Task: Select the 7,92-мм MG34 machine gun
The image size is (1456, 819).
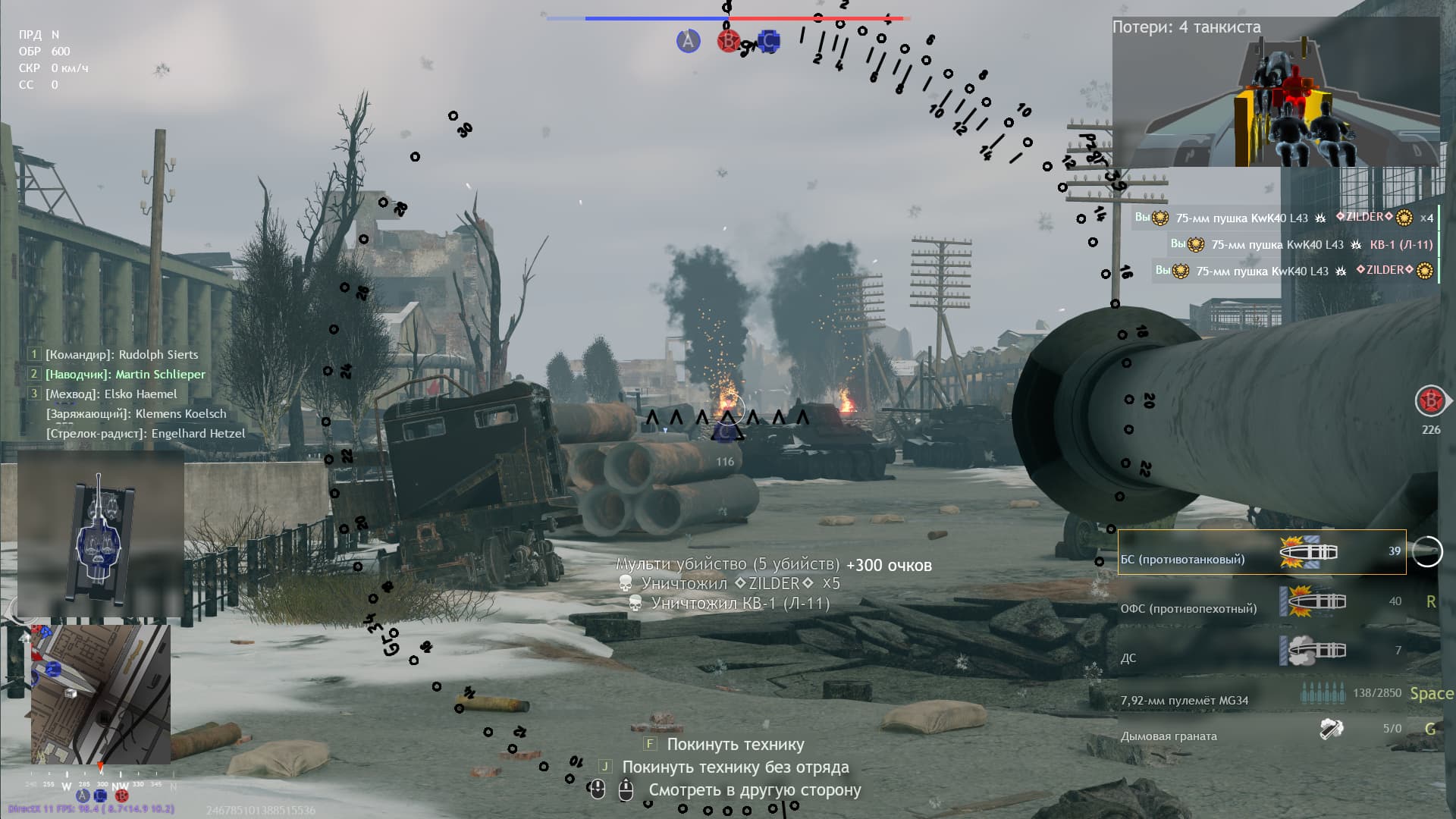Action: pyautogui.click(x=1261, y=696)
